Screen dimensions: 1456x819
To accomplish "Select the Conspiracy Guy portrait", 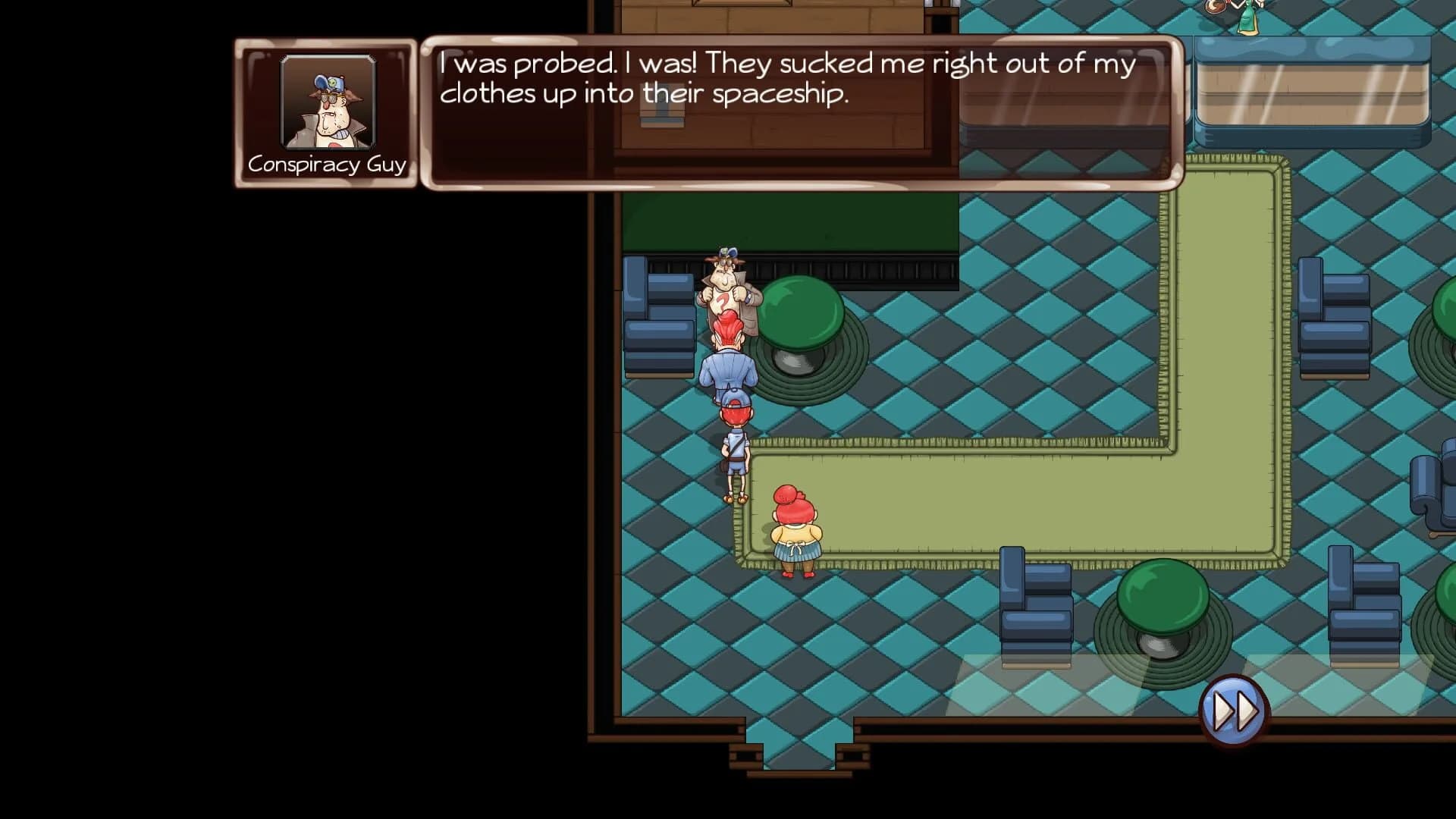I will (x=328, y=101).
